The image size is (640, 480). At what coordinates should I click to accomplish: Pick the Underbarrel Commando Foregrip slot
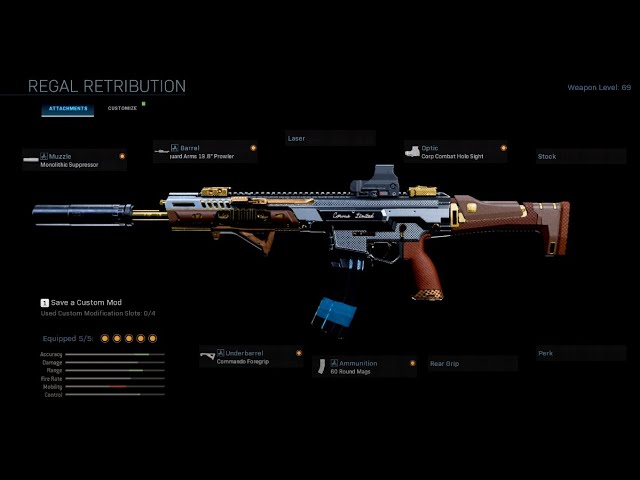251,357
